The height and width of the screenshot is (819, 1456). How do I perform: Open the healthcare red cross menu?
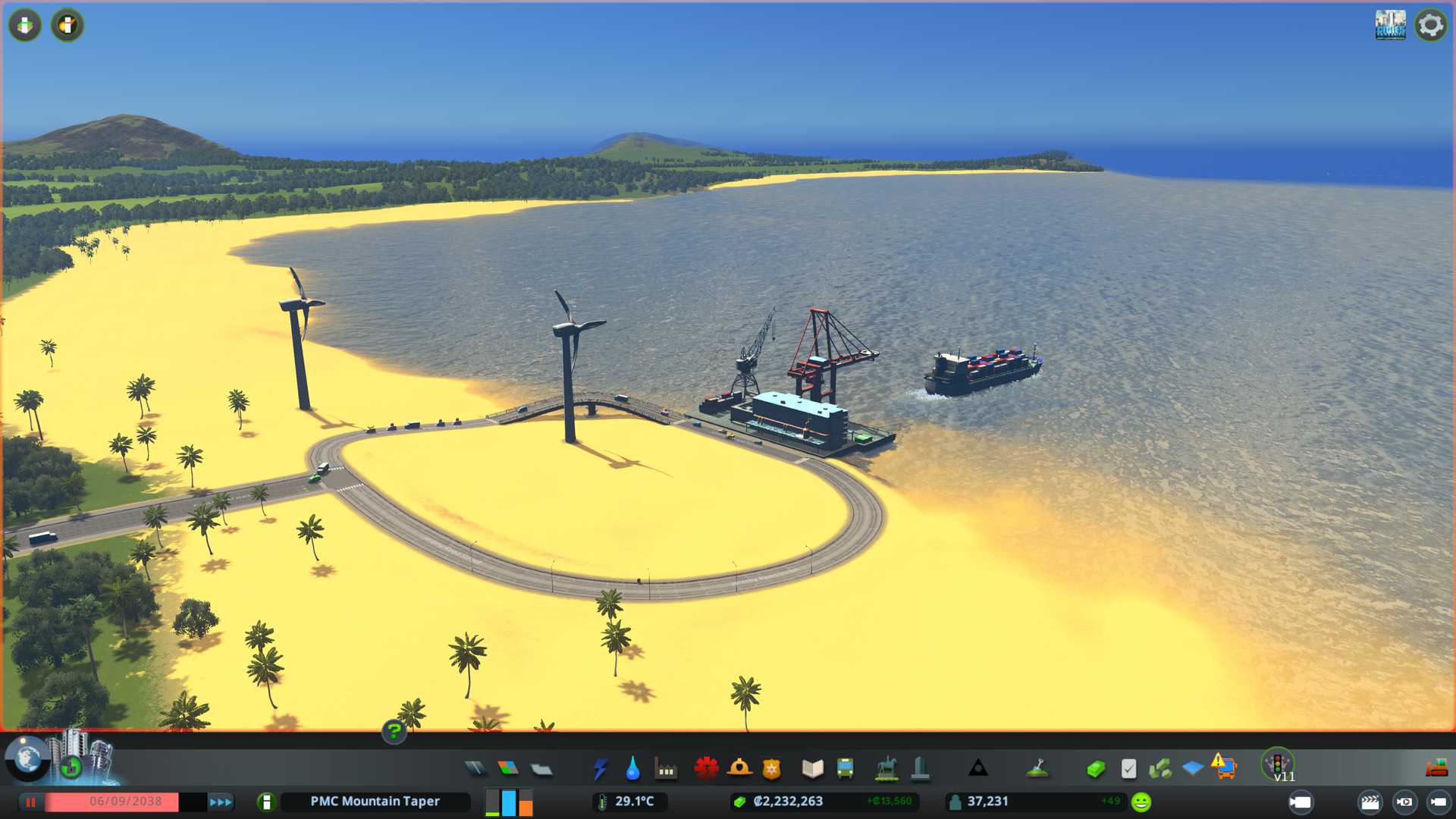(x=706, y=769)
